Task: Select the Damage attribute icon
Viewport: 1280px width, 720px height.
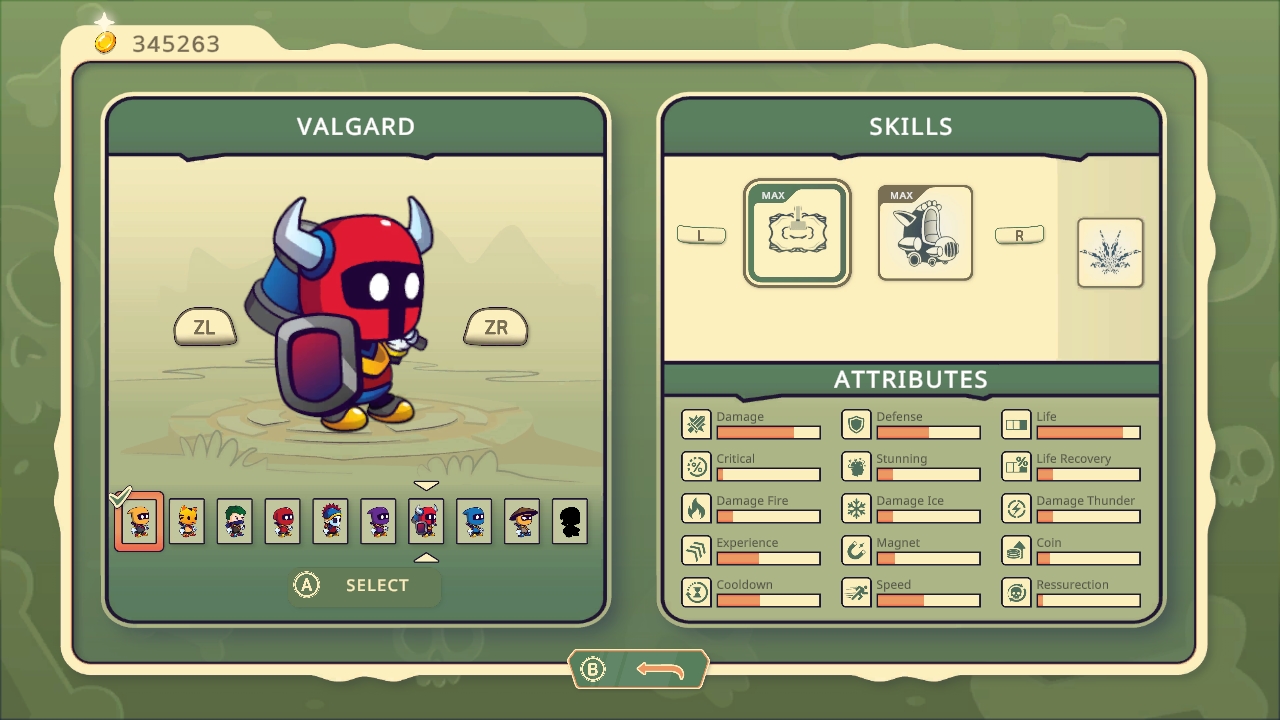Action: pyautogui.click(x=696, y=424)
